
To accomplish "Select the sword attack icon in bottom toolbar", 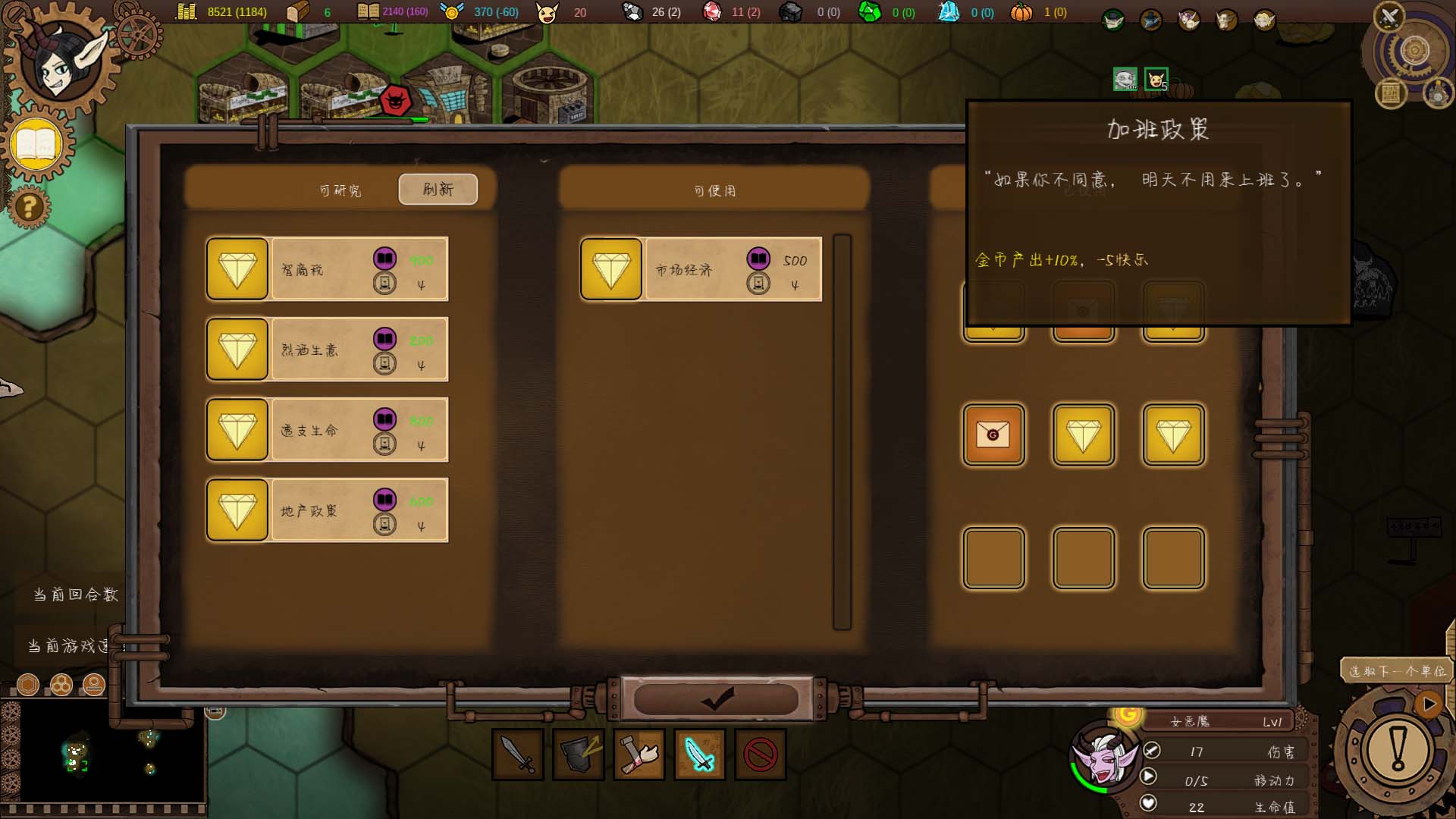I will pos(519,755).
